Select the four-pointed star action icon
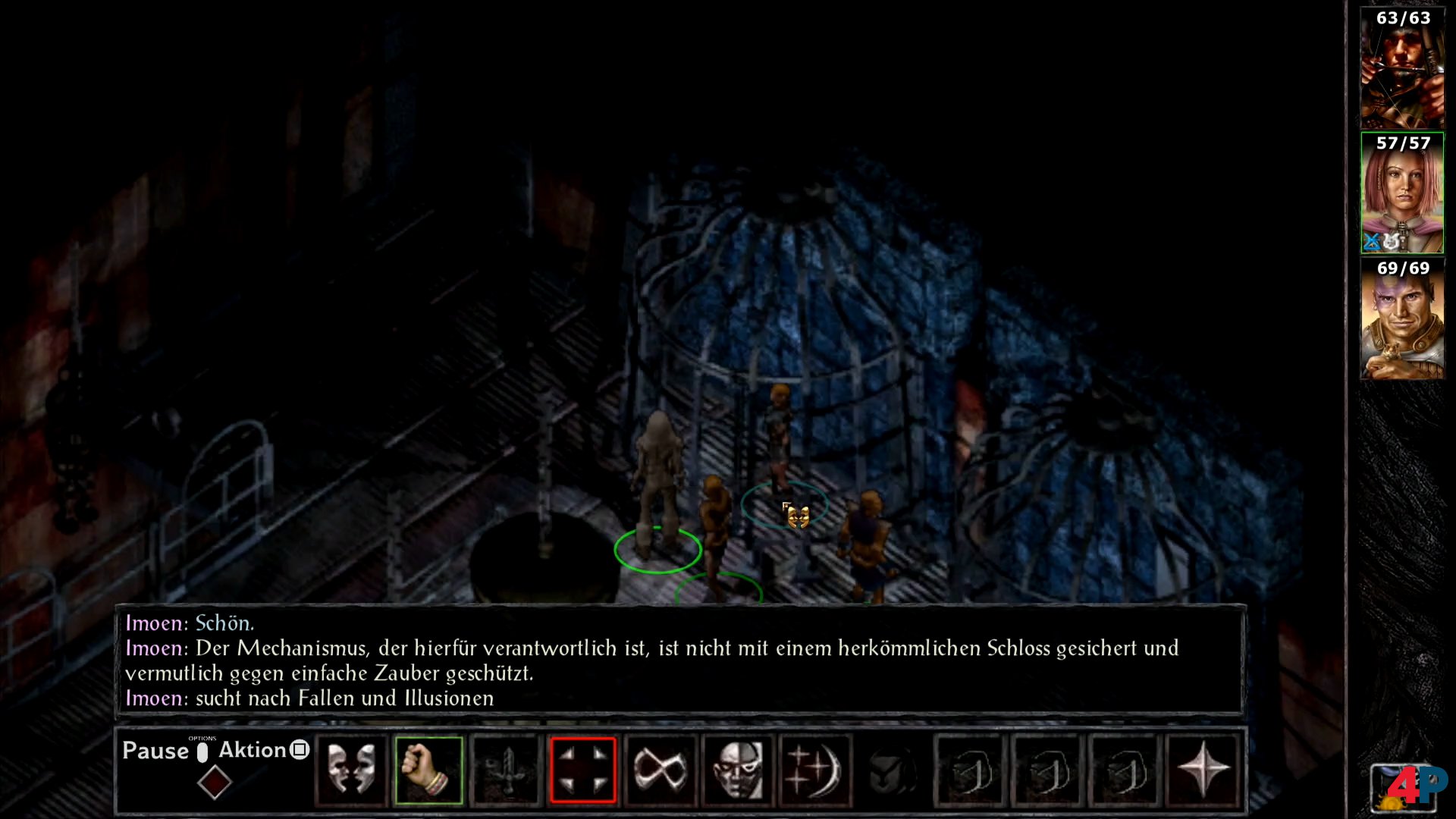Screen dimensions: 1456x819 click(x=1204, y=769)
